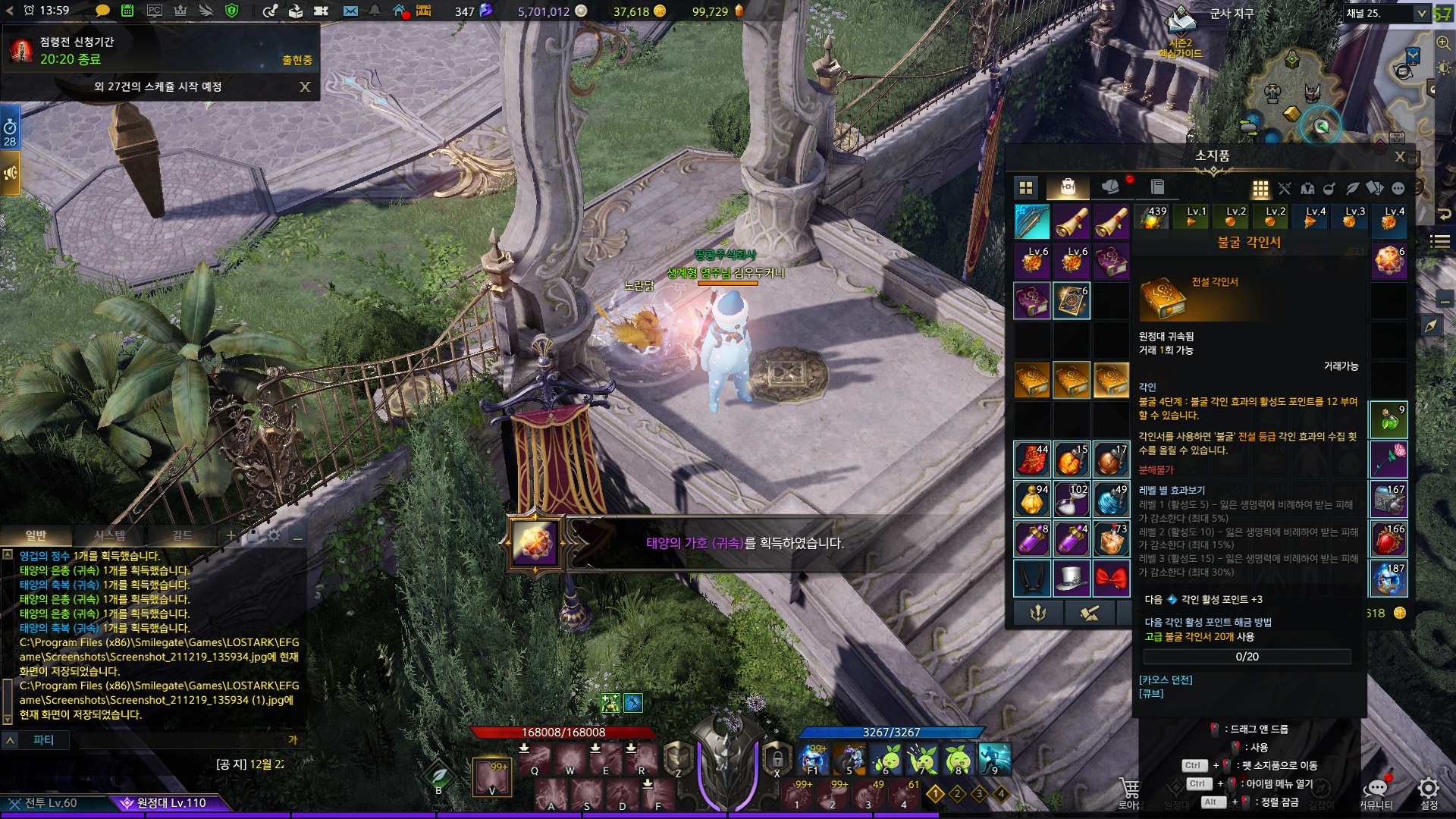Select the red scroll stack of 44
Image resolution: width=1456 pixels, height=819 pixels.
[1032, 460]
